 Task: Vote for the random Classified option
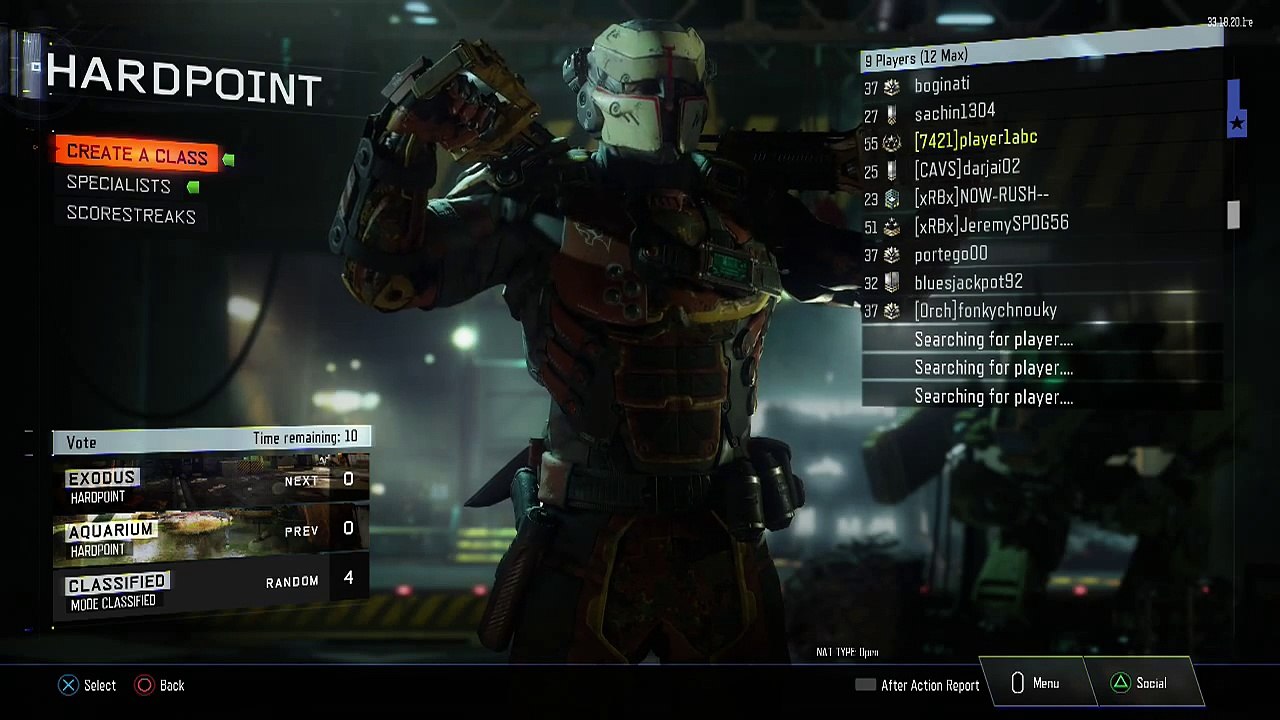point(211,583)
